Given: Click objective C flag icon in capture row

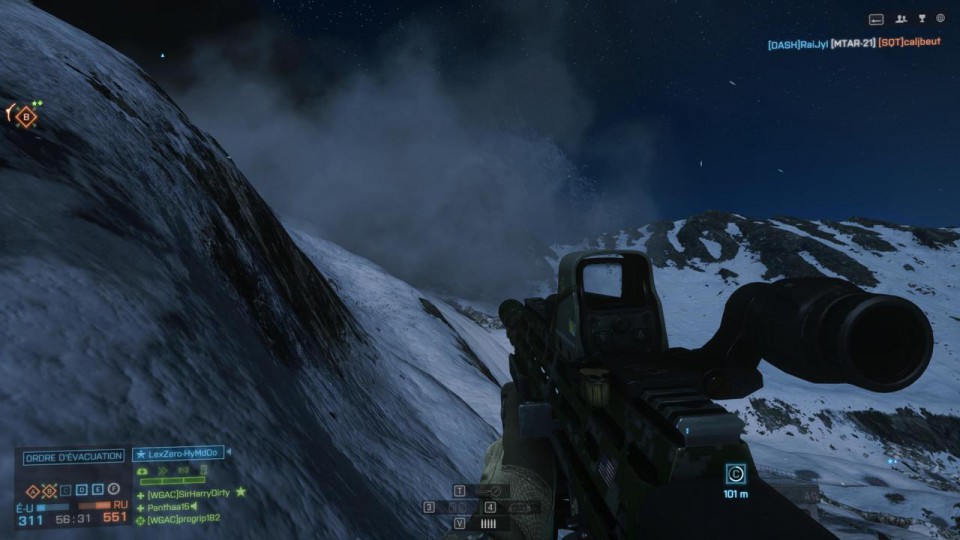Looking at the screenshot, I should point(64,491).
